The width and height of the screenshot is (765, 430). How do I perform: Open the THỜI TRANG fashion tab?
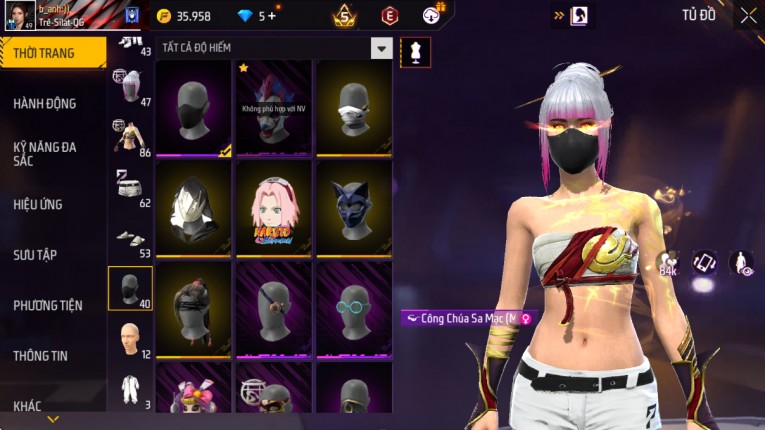tap(45, 53)
